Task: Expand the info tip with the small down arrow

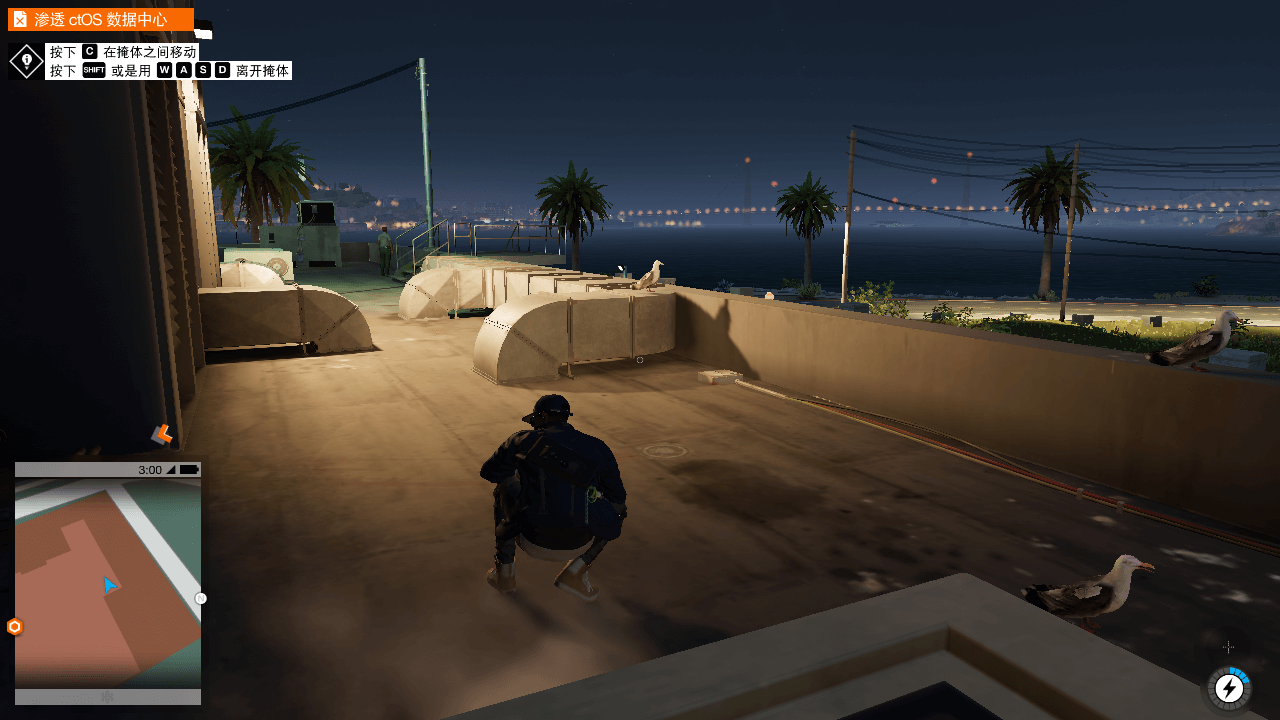Action: pyautogui.click(x=26, y=69)
